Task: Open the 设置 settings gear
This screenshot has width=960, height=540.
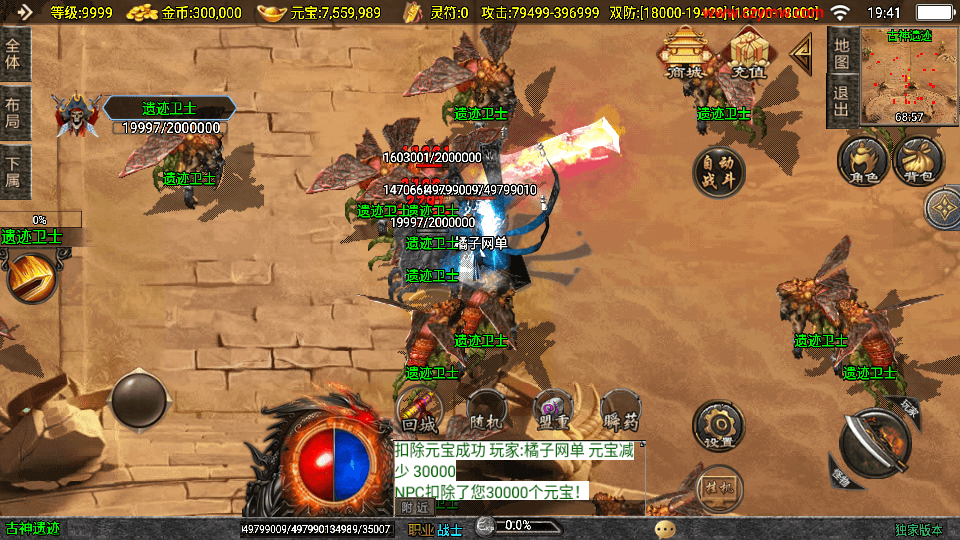Action: tap(719, 427)
